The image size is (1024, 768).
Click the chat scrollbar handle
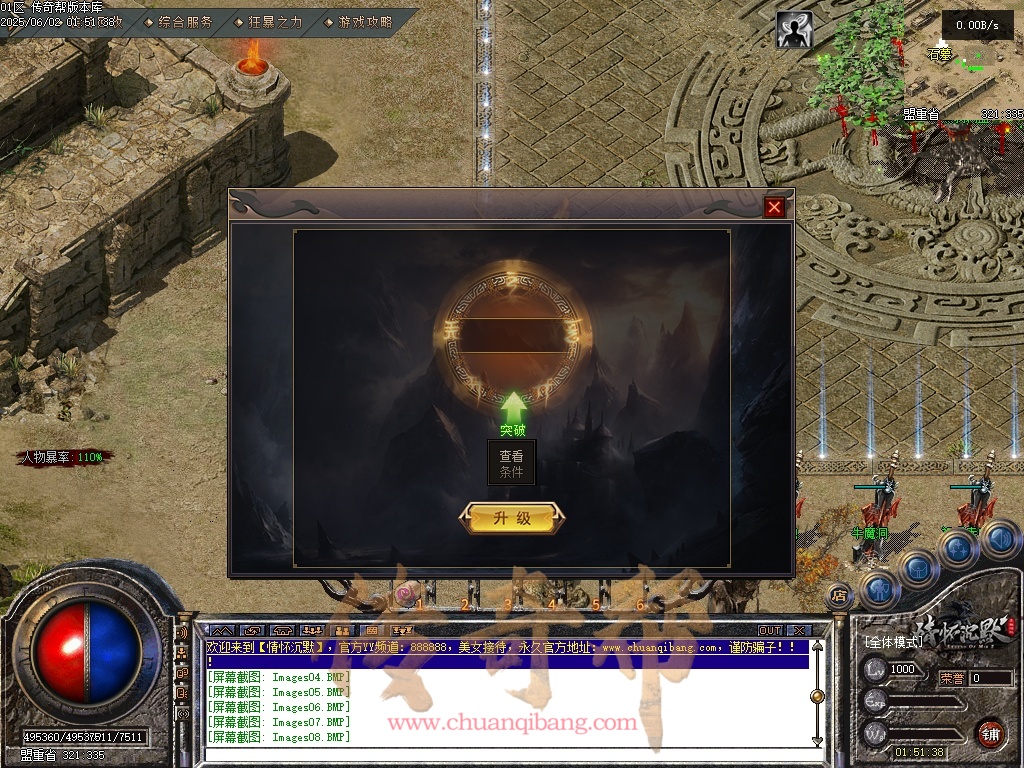(x=817, y=696)
